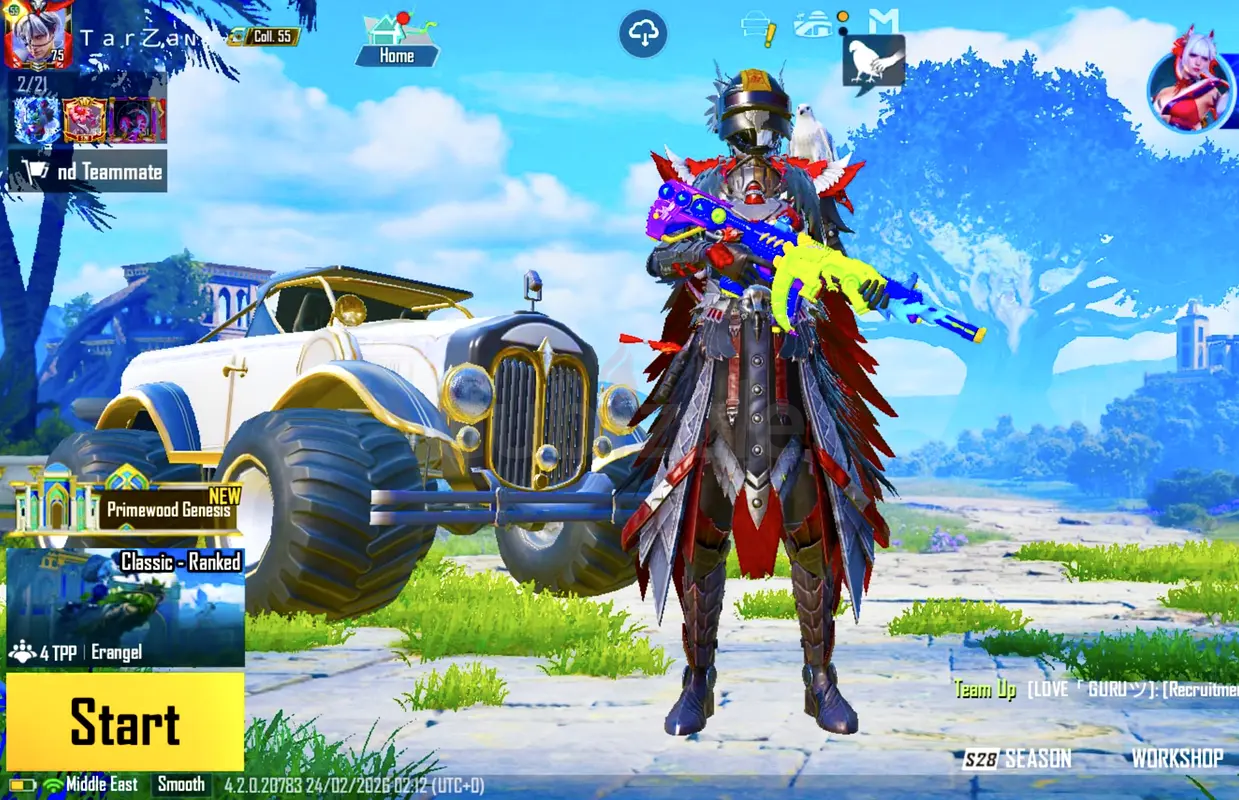
Task: Open the M icon
Action: click(883, 22)
